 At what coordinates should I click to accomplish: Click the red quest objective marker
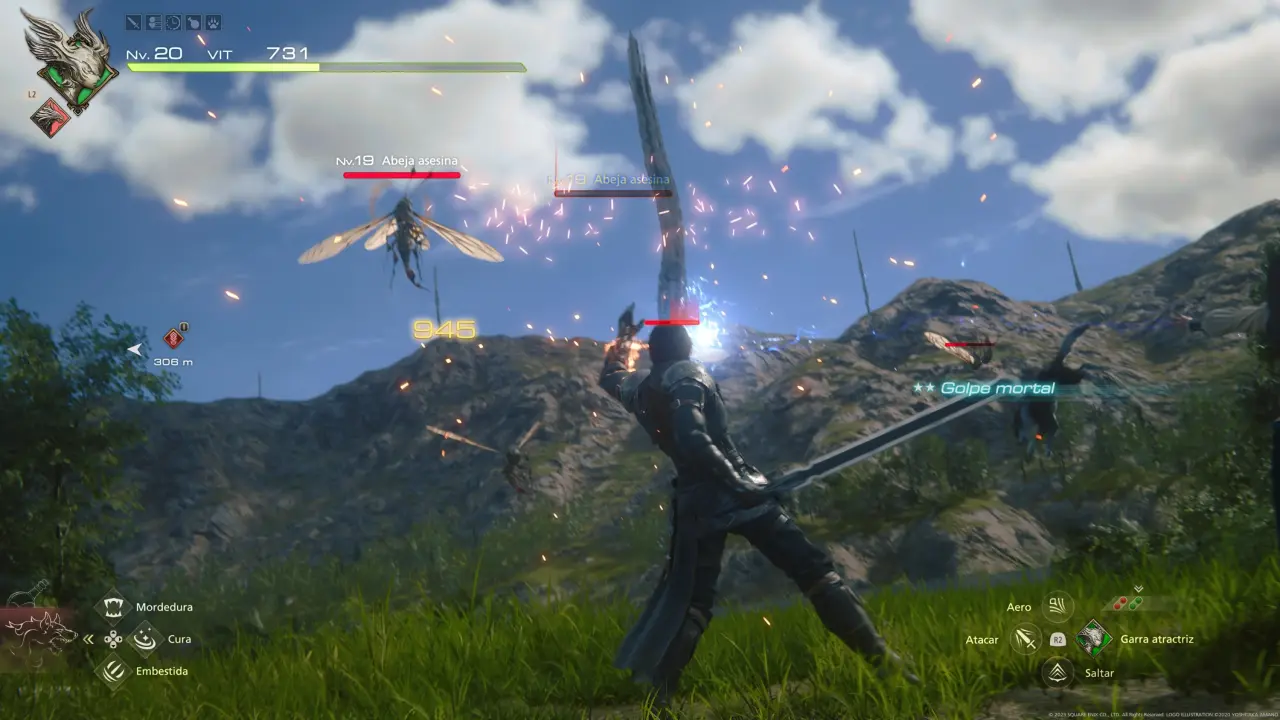pyautogui.click(x=173, y=338)
